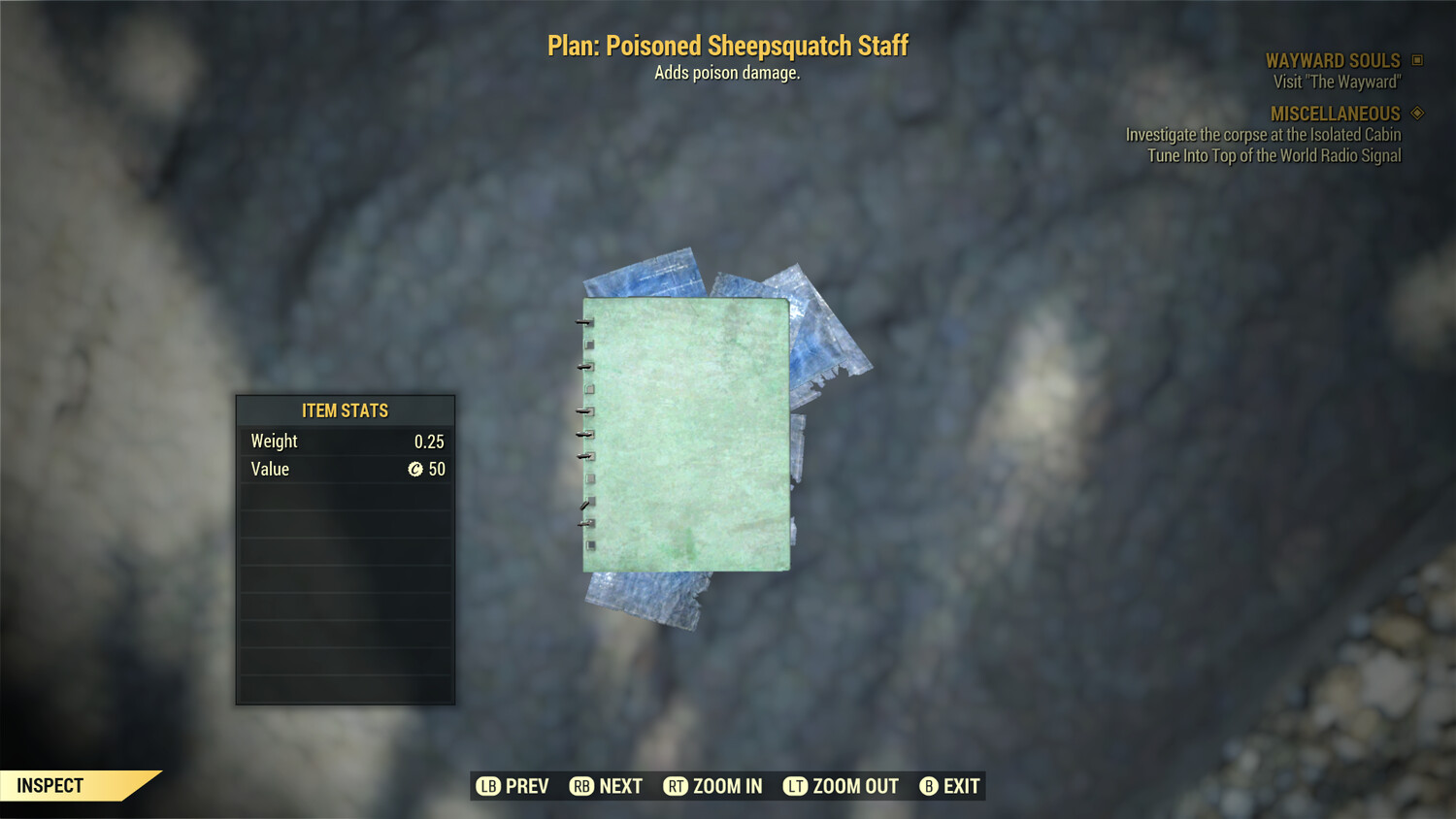
Task: Click the LT trigger icon for zooming out
Action: [794, 786]
